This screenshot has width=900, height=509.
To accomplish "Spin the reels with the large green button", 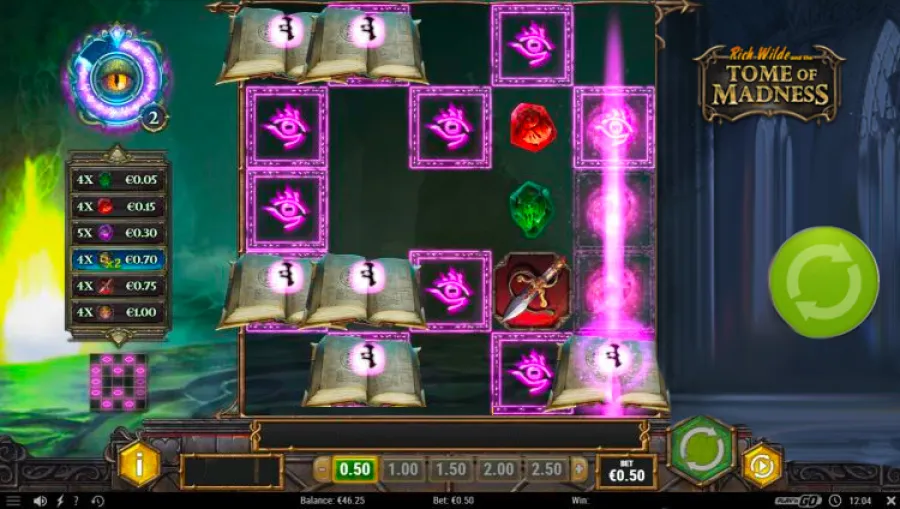I will click(x=822, y=282).
